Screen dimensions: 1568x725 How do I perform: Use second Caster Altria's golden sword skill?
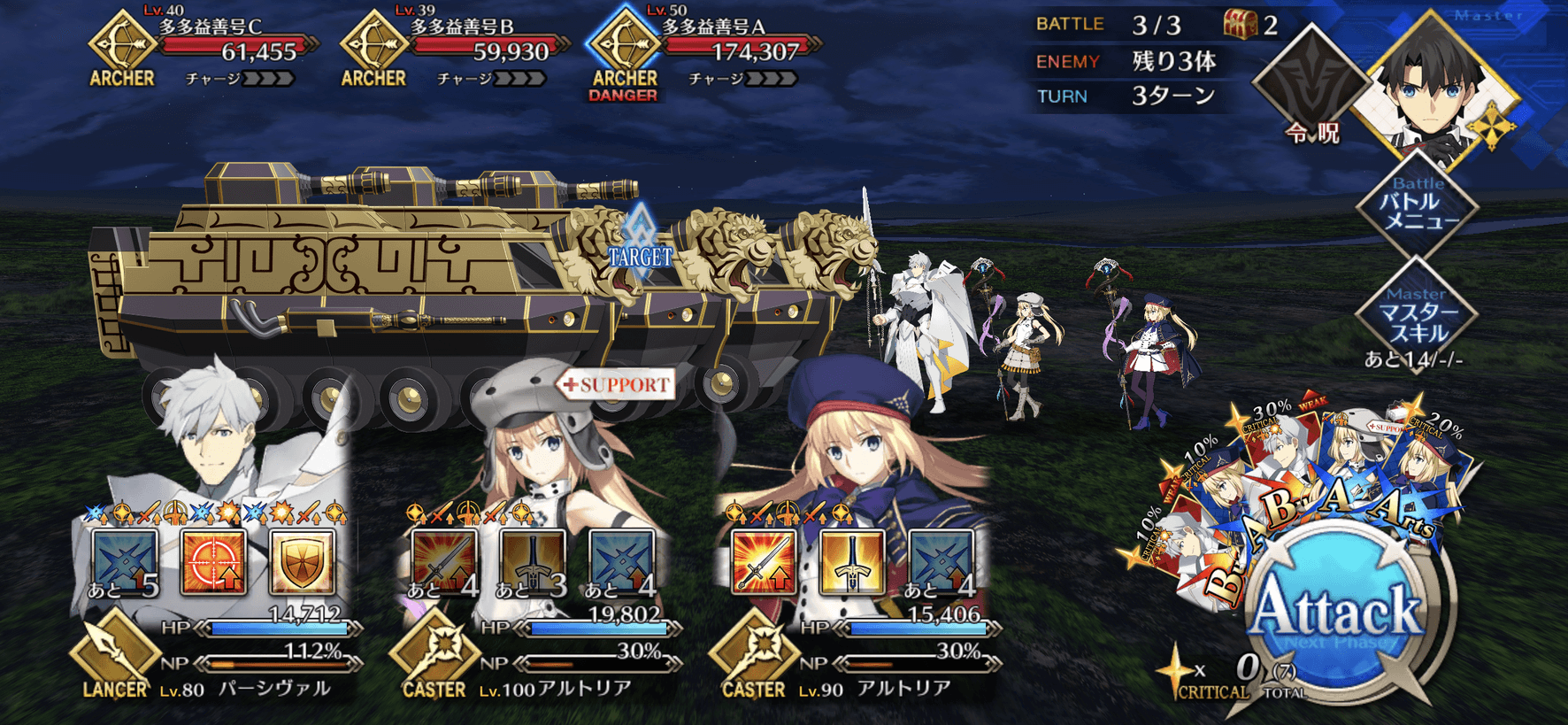852,561
